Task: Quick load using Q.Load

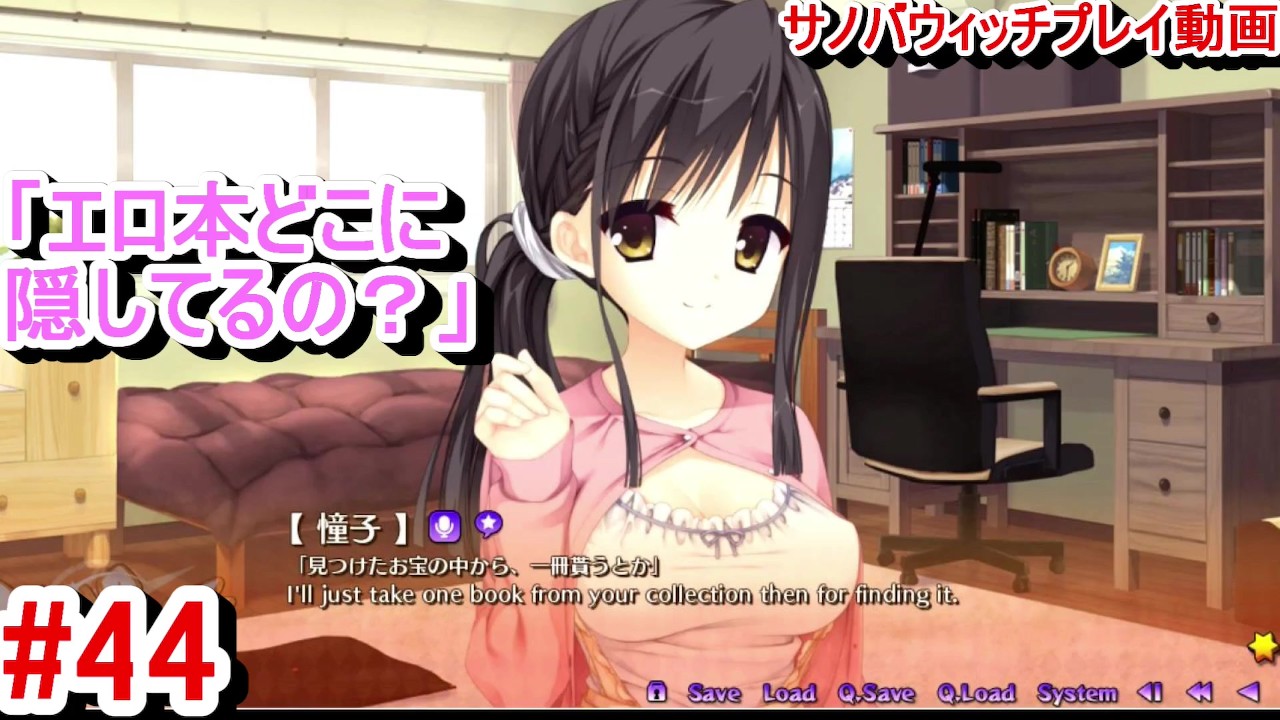Action: [x=977, y=693]
